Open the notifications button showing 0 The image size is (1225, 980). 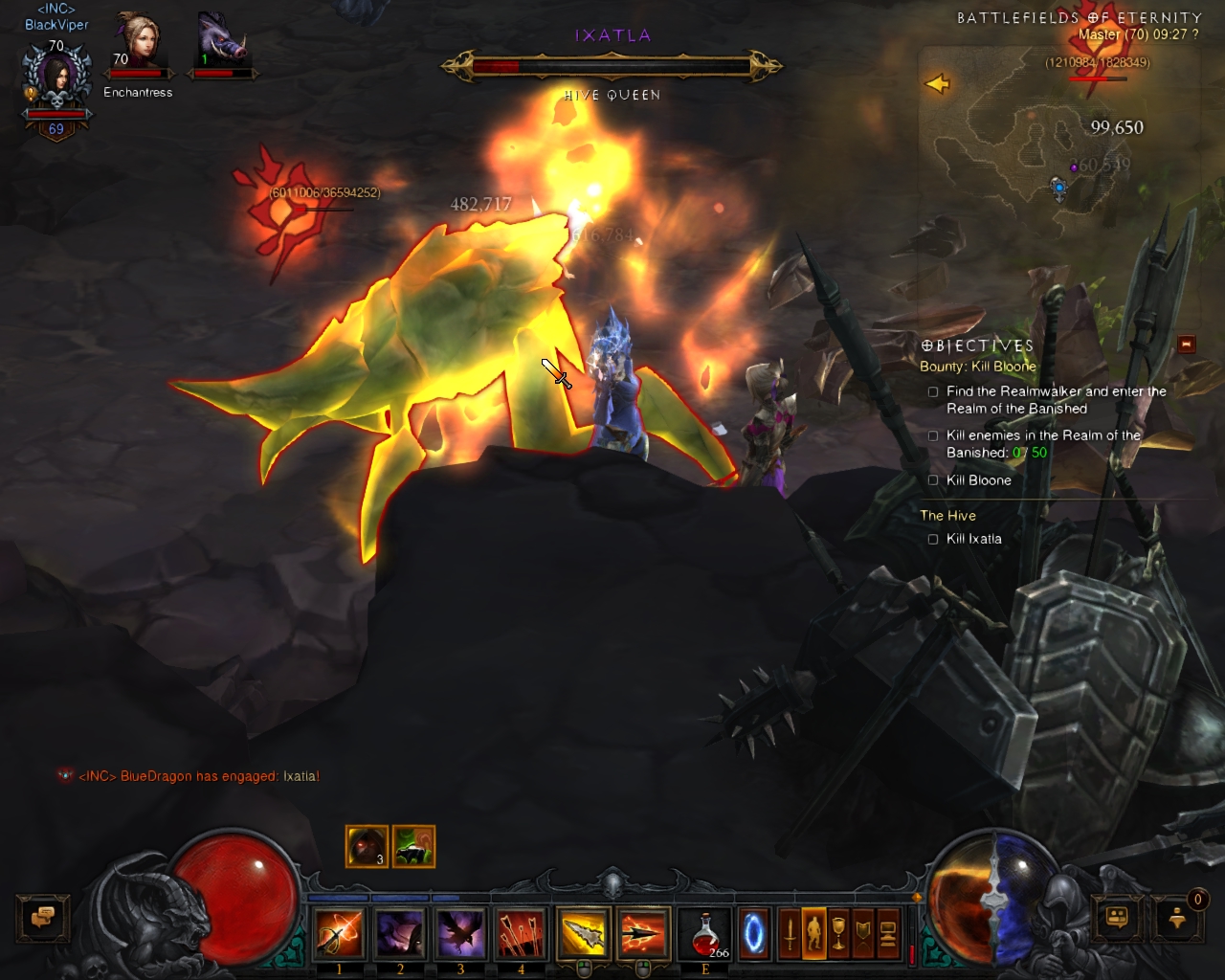click(x=1178, y=918)
